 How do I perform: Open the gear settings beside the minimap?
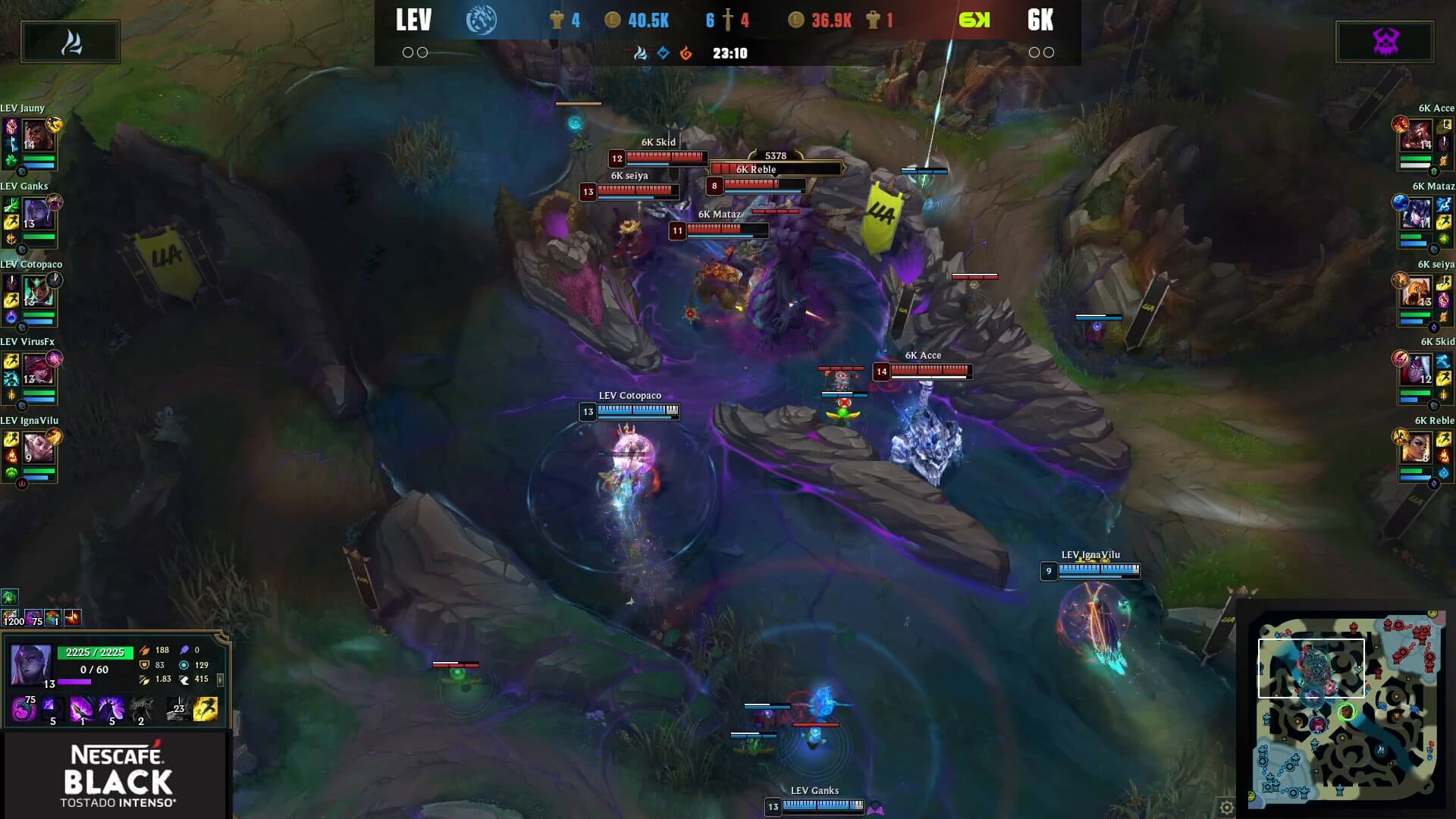tap(1226, 808)
